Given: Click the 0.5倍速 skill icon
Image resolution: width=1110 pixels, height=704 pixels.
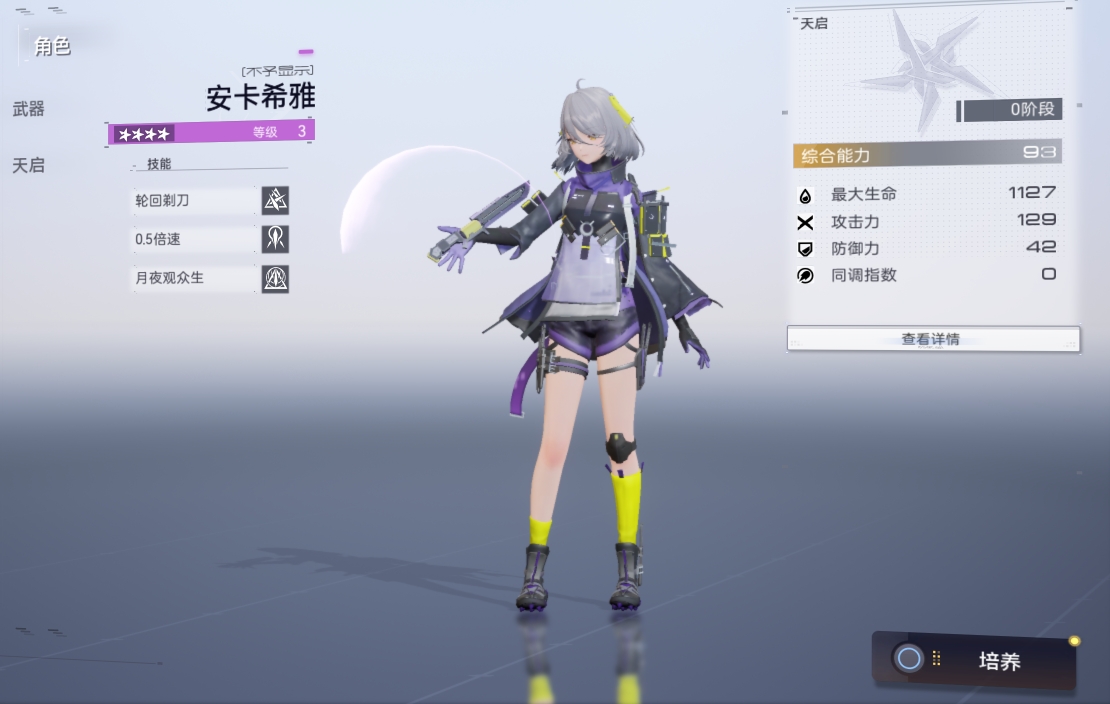Looking at the screenshot, I should (275, 239).
